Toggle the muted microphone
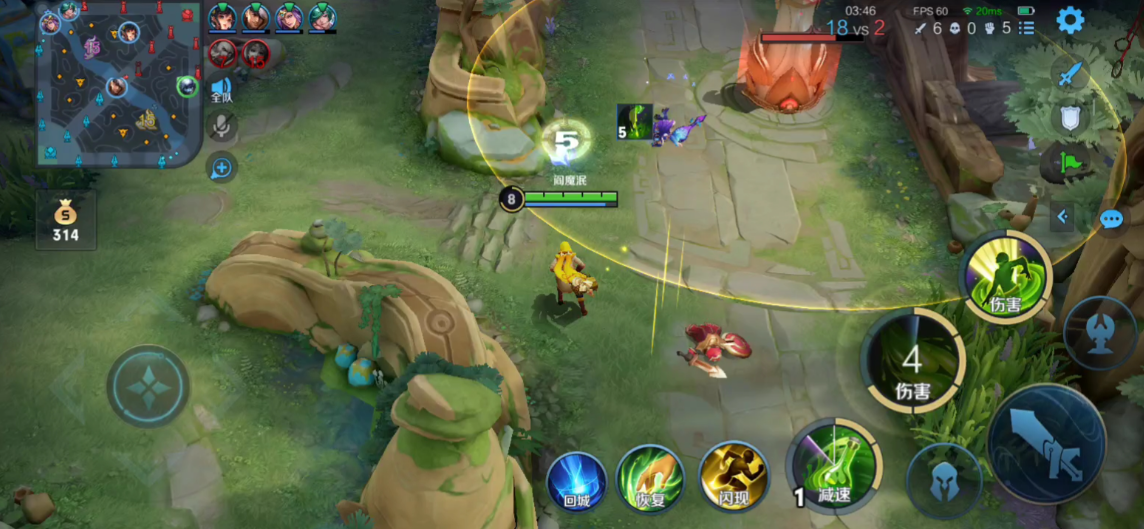Image resolution: width=1144 pixels, height=529 pixels. (x=221, y=126)
